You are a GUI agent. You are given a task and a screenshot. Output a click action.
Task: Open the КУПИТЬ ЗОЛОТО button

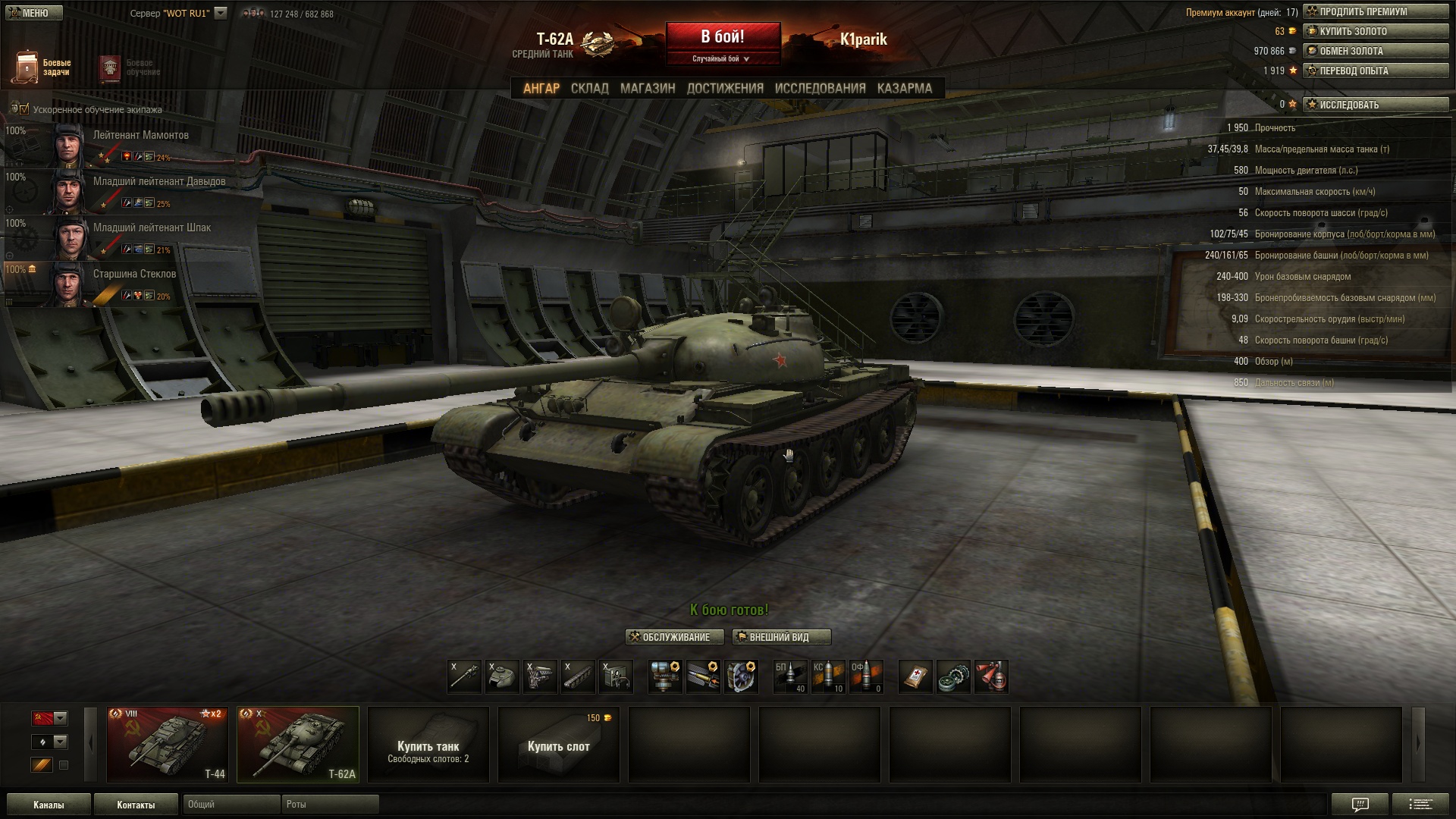pyautogui.click(x=1376, y=31)
